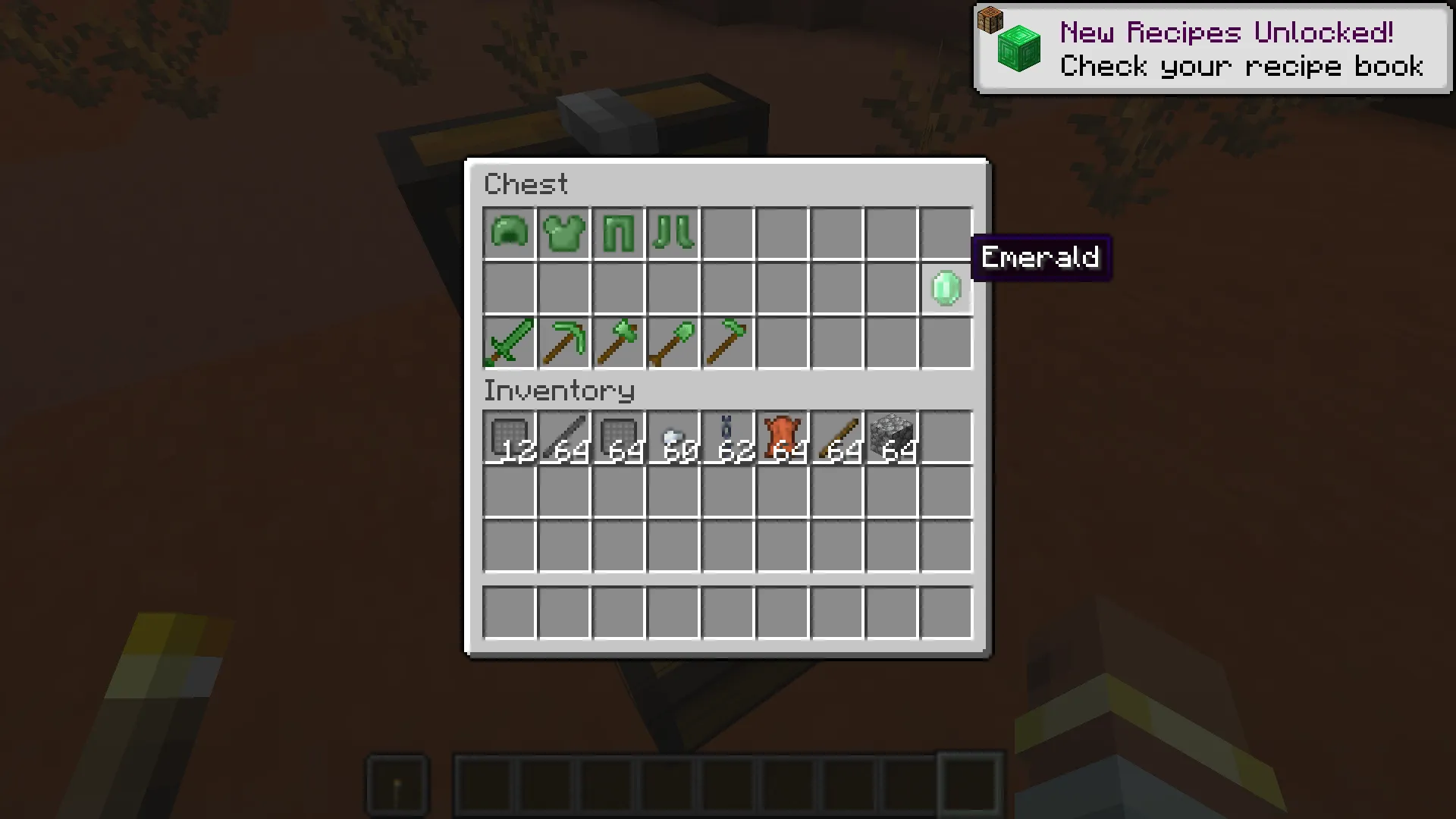Pick up the emerald helmet from the chest
The image size is (1456, 819).
pyautogui.click(x=509, y=233)
